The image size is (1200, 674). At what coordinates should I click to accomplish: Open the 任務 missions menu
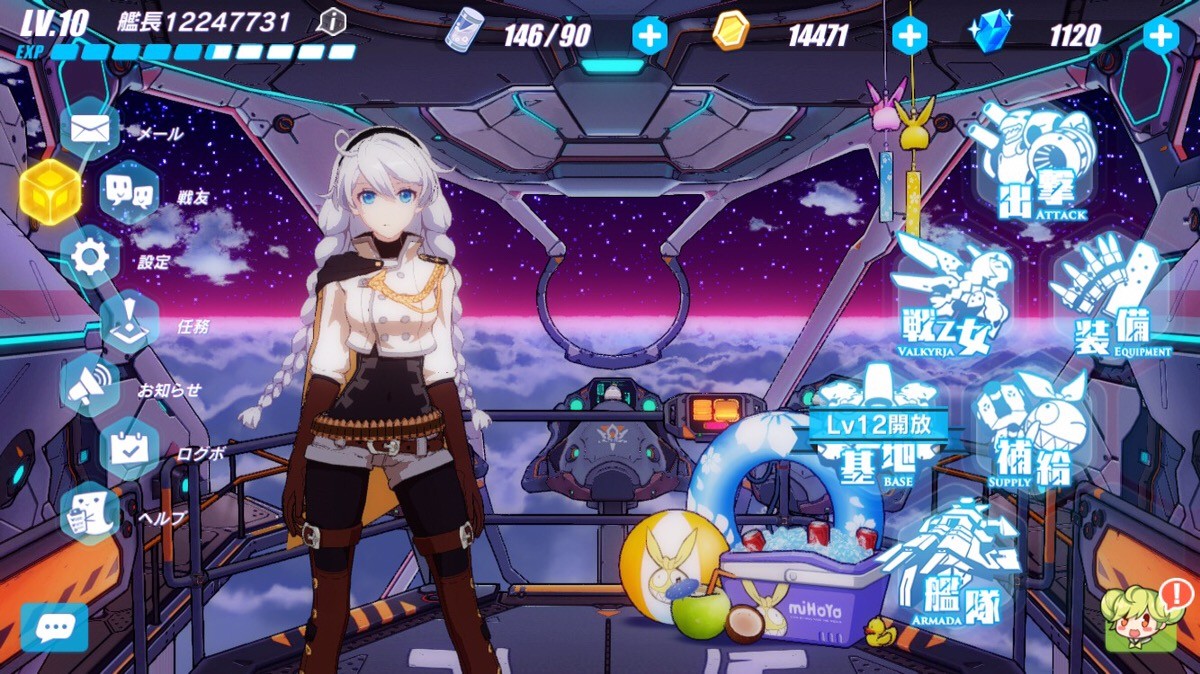coord(130,322)
